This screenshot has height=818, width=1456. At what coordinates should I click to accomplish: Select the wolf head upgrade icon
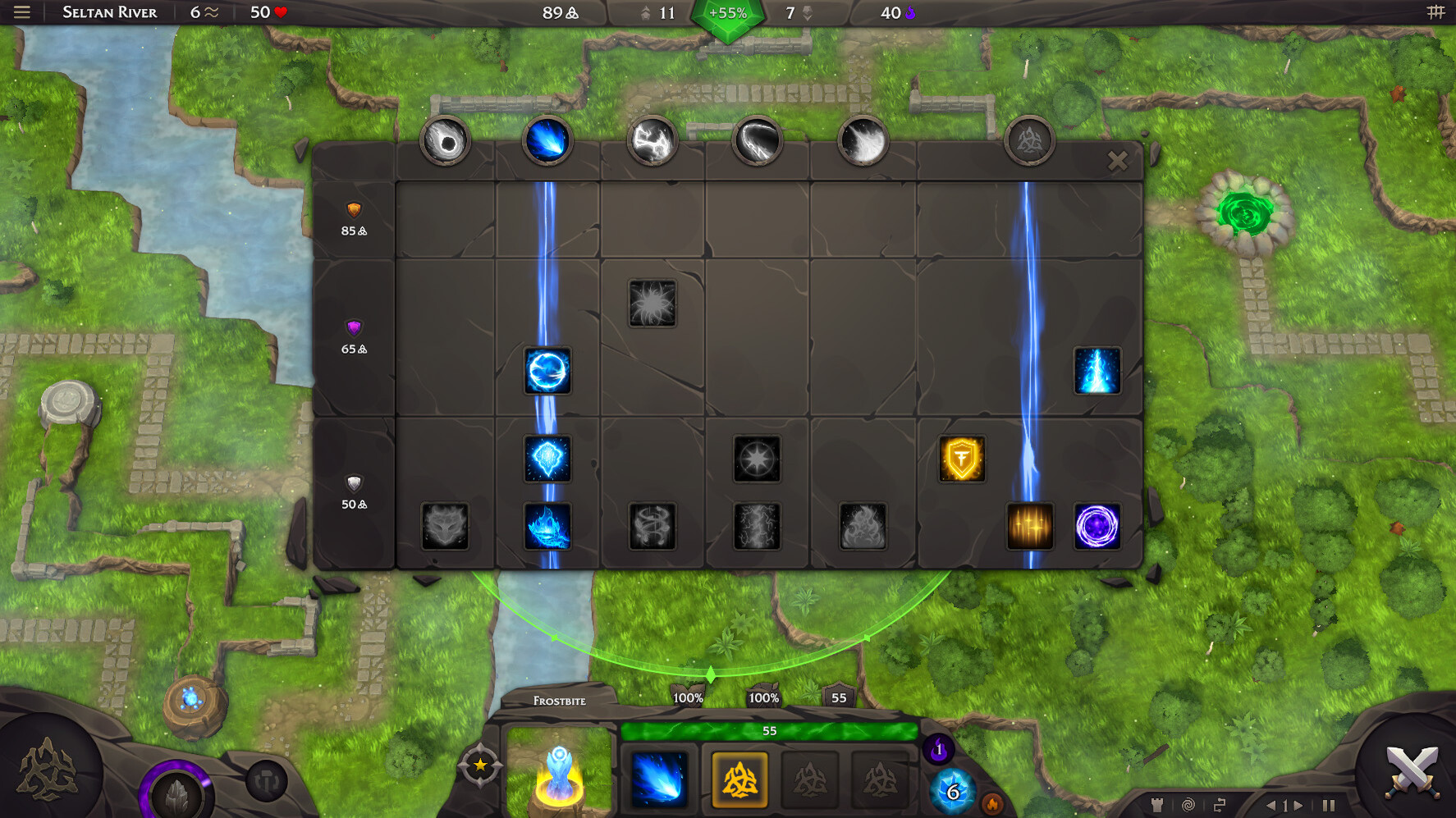click(446, 528)
